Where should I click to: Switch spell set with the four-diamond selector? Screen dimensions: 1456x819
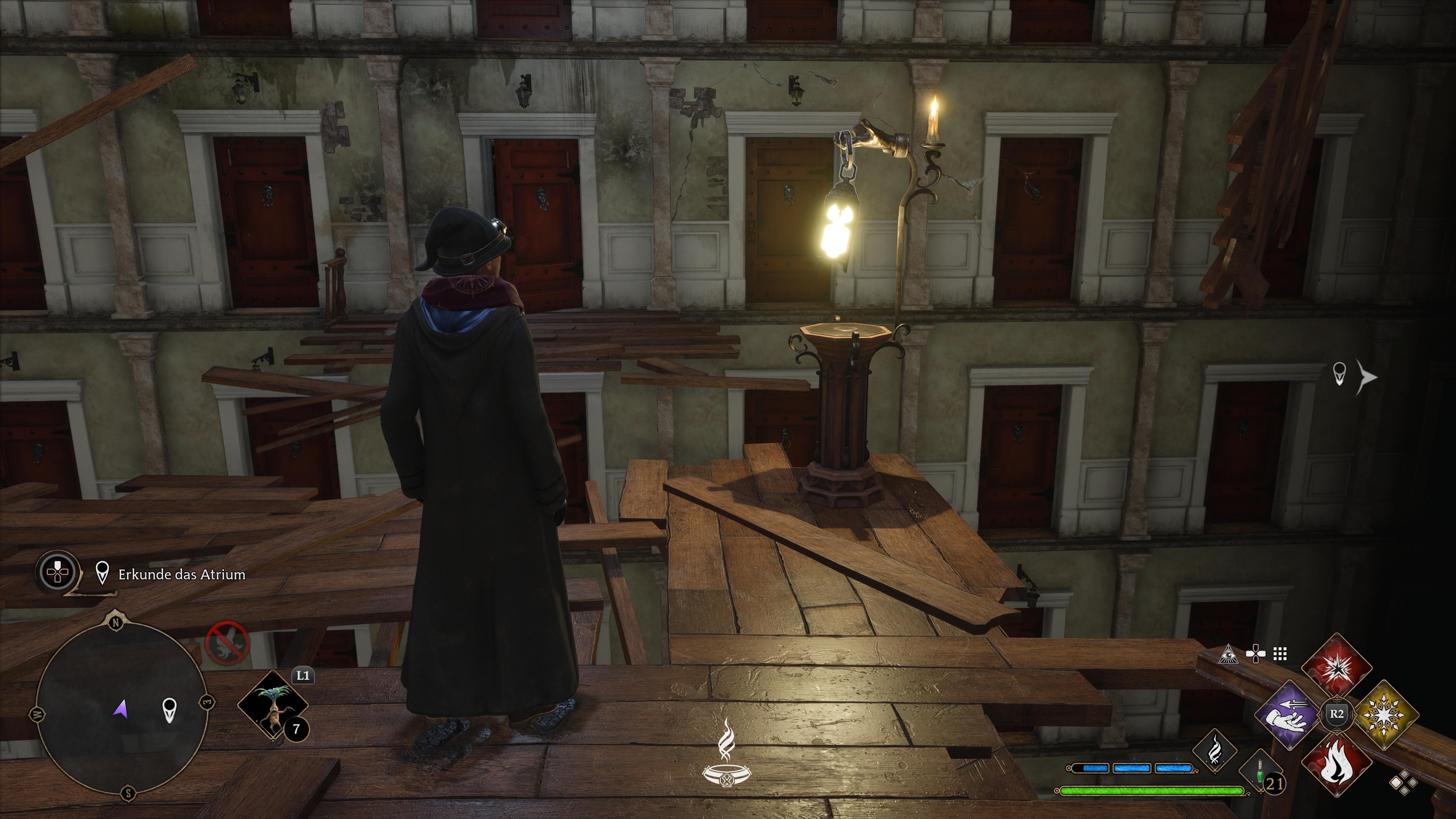[1404, 783]
